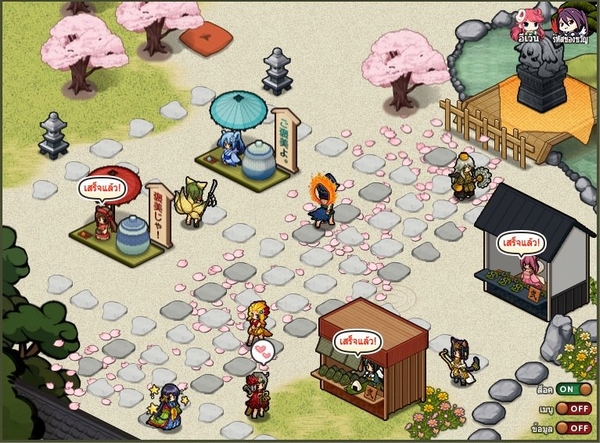
Task: Tap the เสร็จแล้ว bubble over the wooden food stall
Action: point(356,341)
